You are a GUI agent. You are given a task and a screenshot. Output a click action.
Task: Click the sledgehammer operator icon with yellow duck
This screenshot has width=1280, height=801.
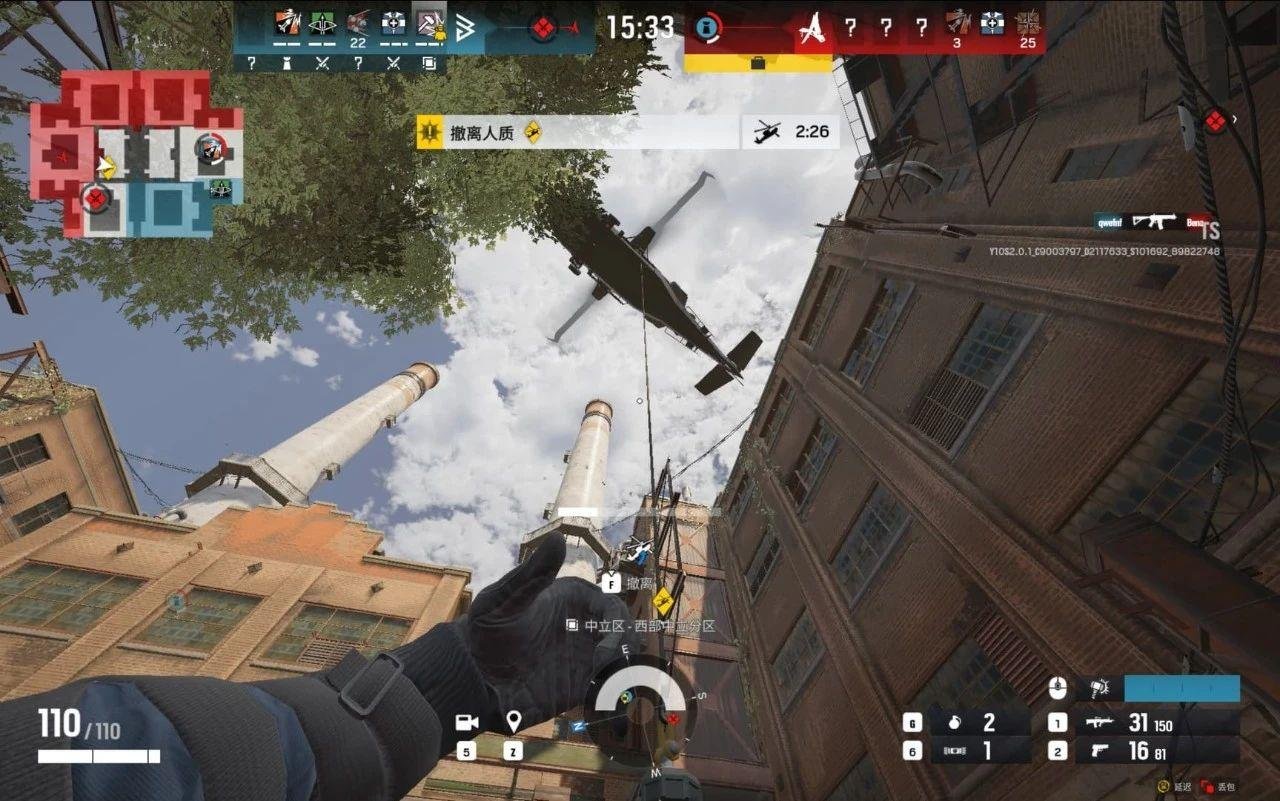430,24
